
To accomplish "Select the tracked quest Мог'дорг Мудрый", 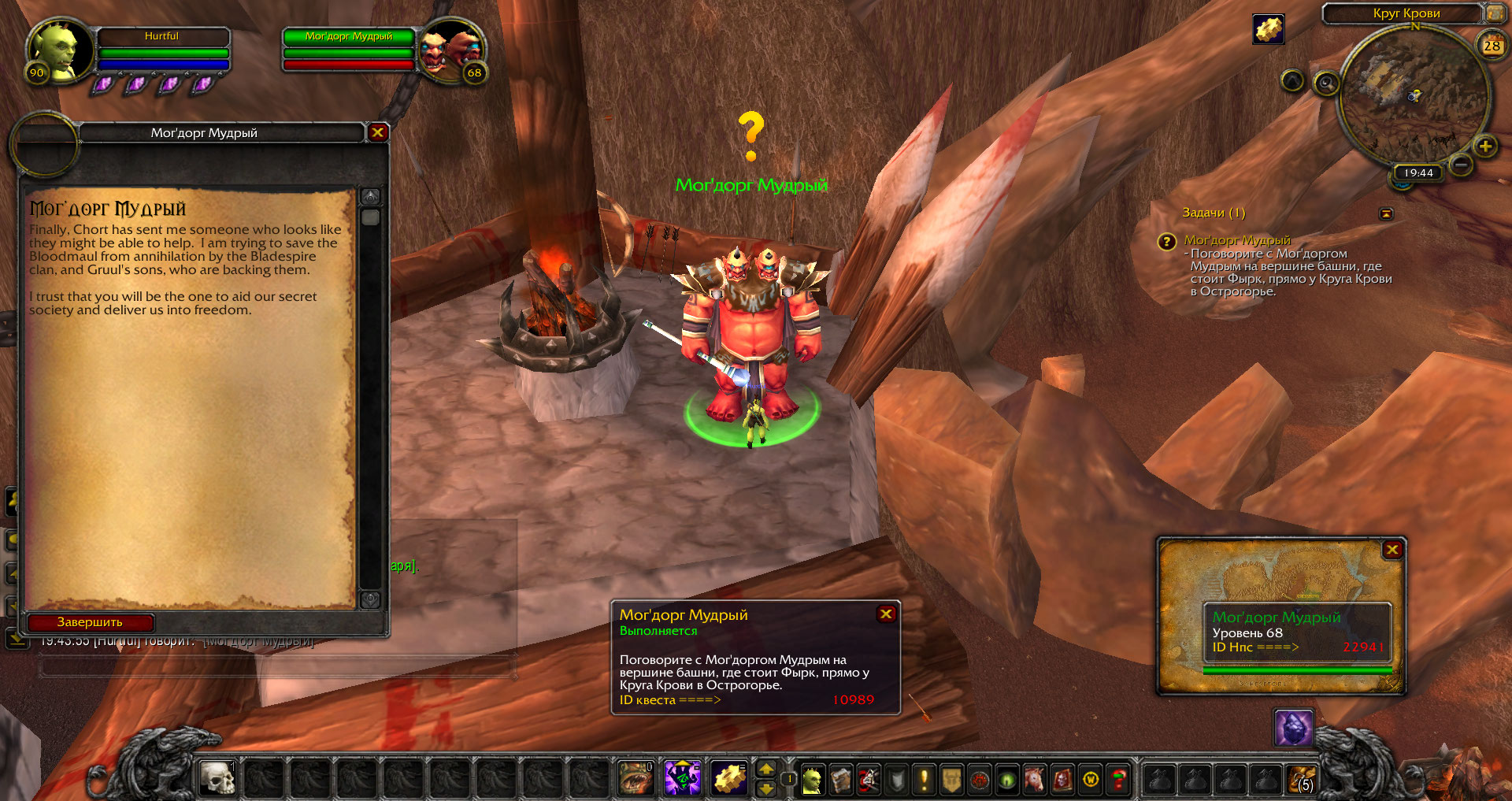I will (1237, 240).
